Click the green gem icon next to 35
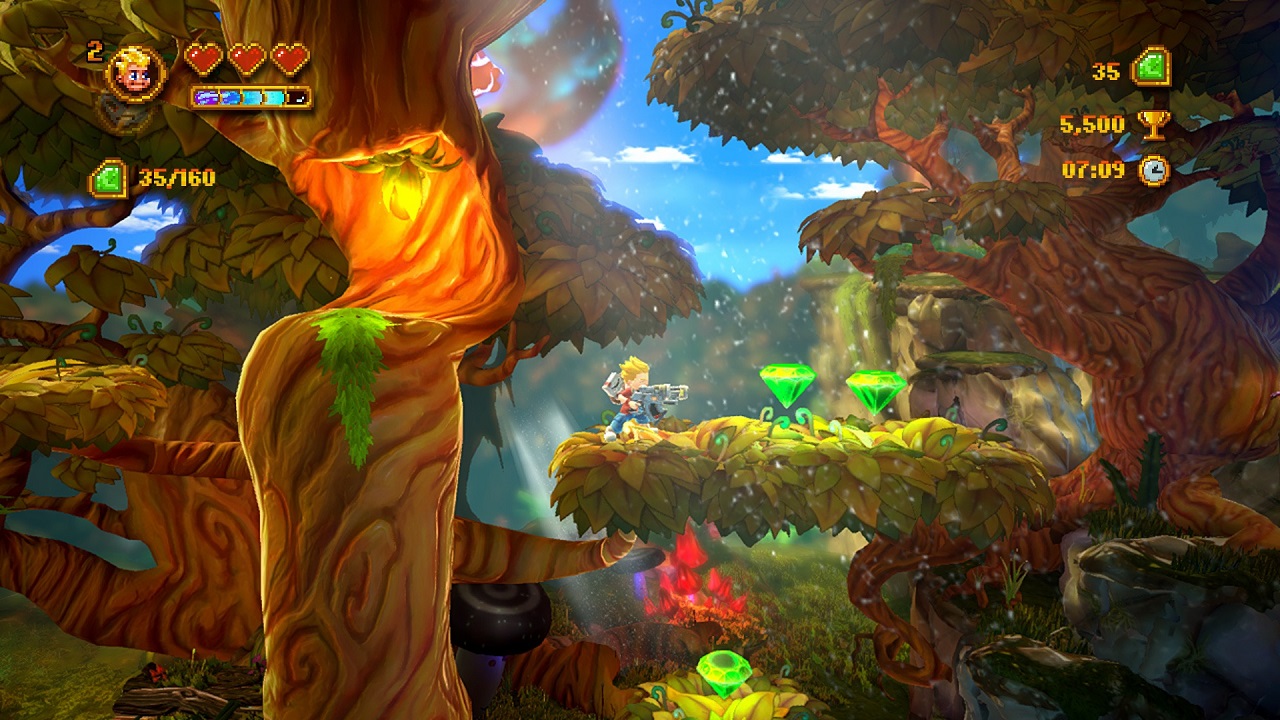The image size is (1280, 720). point(1151,69)
